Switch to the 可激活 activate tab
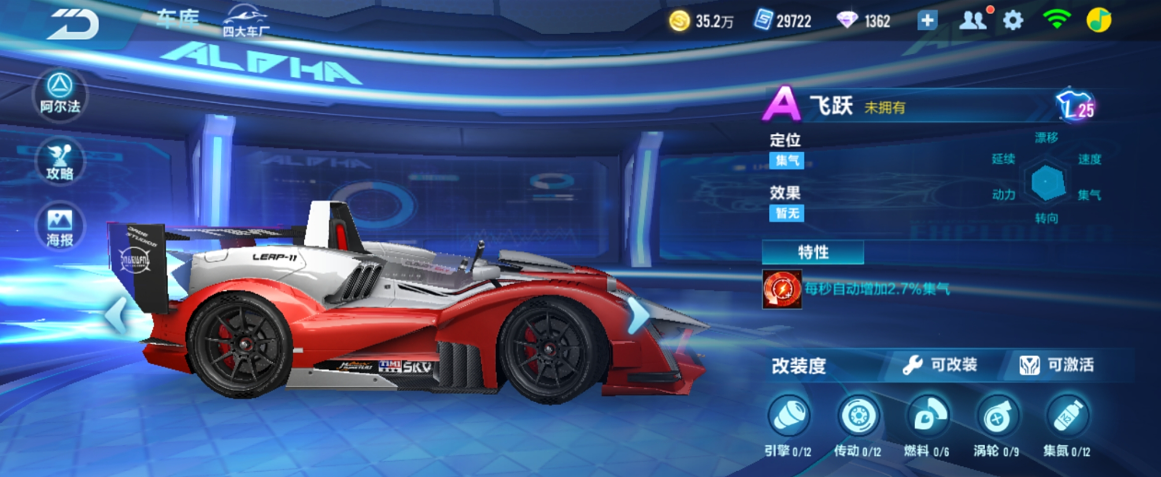The width and height of the screenshot is (1161, 477). tap(1057, 365)
